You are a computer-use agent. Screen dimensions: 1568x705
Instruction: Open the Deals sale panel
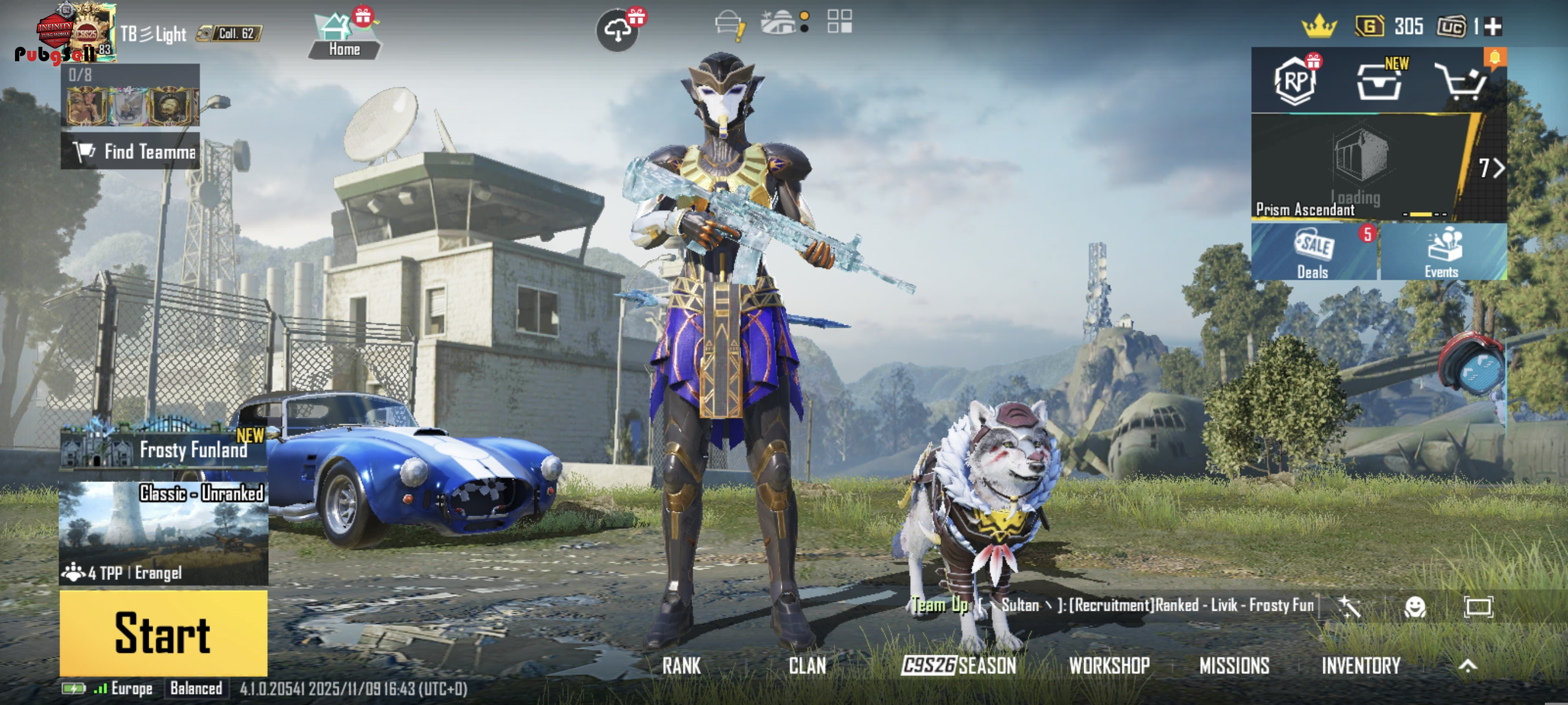pyautogui.click(x=1314, y=252)
